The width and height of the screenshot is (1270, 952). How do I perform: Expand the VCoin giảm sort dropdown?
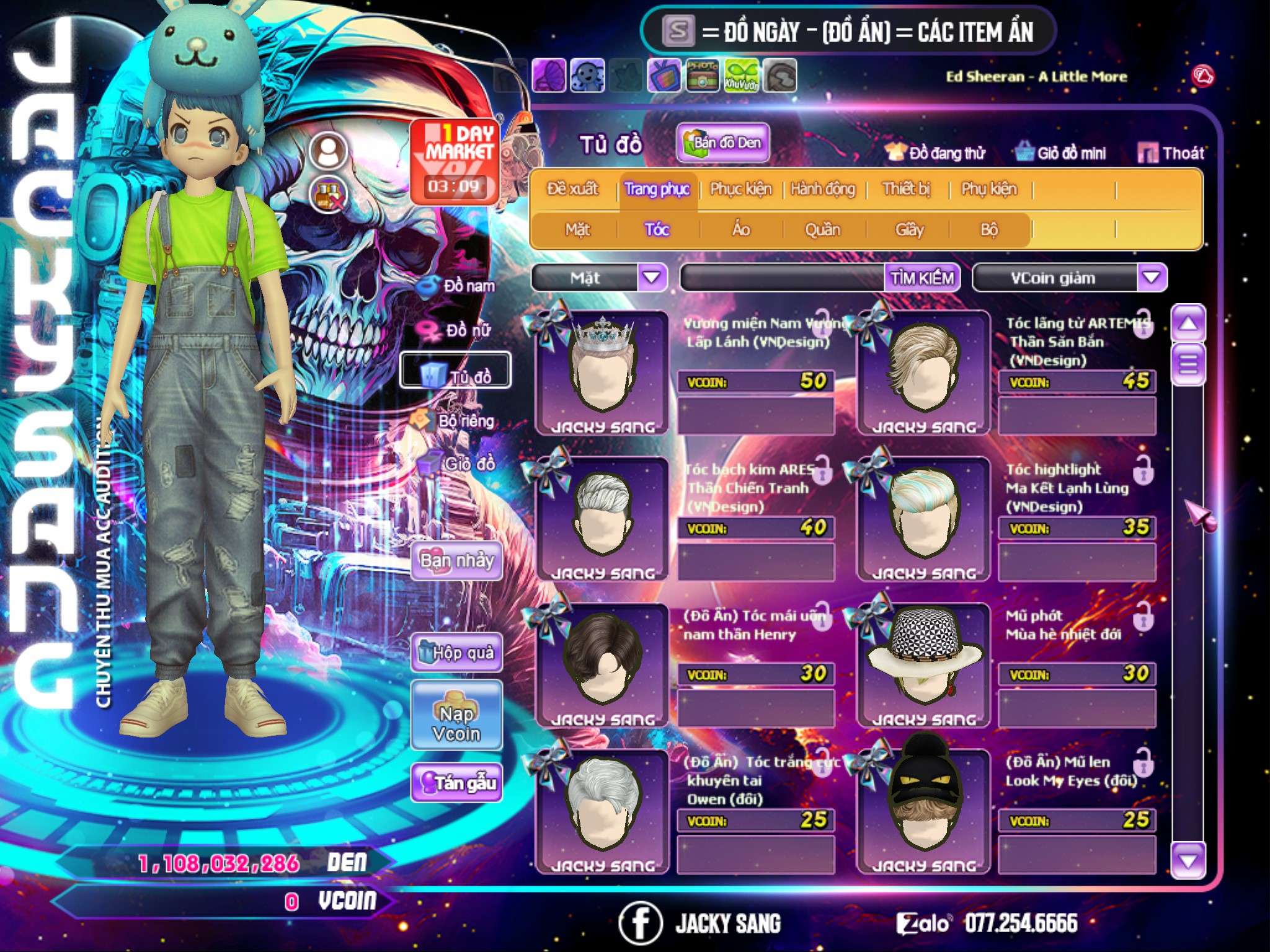point(1151,278)
